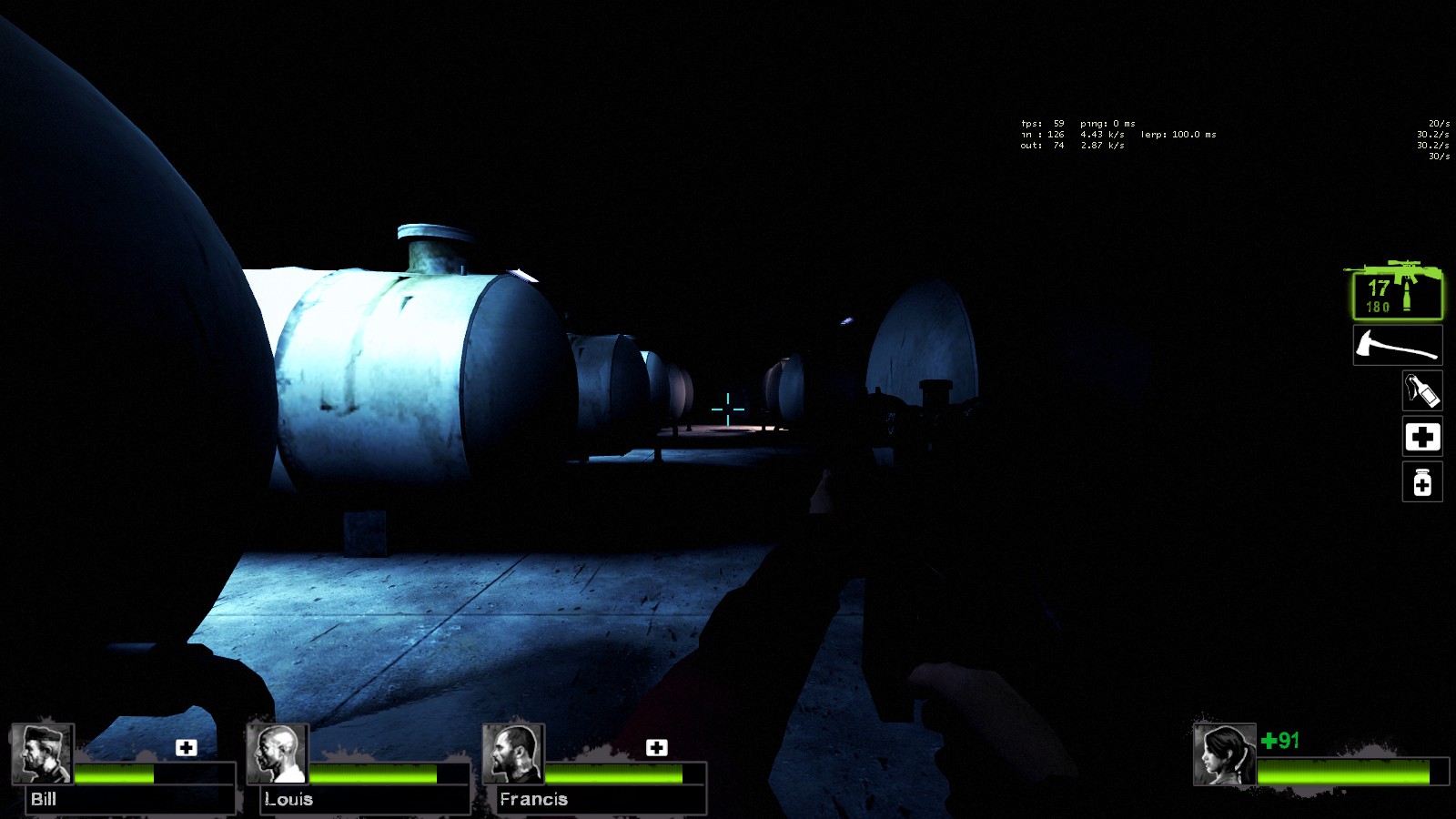Click Bill's teammate portrait
This screenshot has width=1456, height=819.
[x=41, y=753]
